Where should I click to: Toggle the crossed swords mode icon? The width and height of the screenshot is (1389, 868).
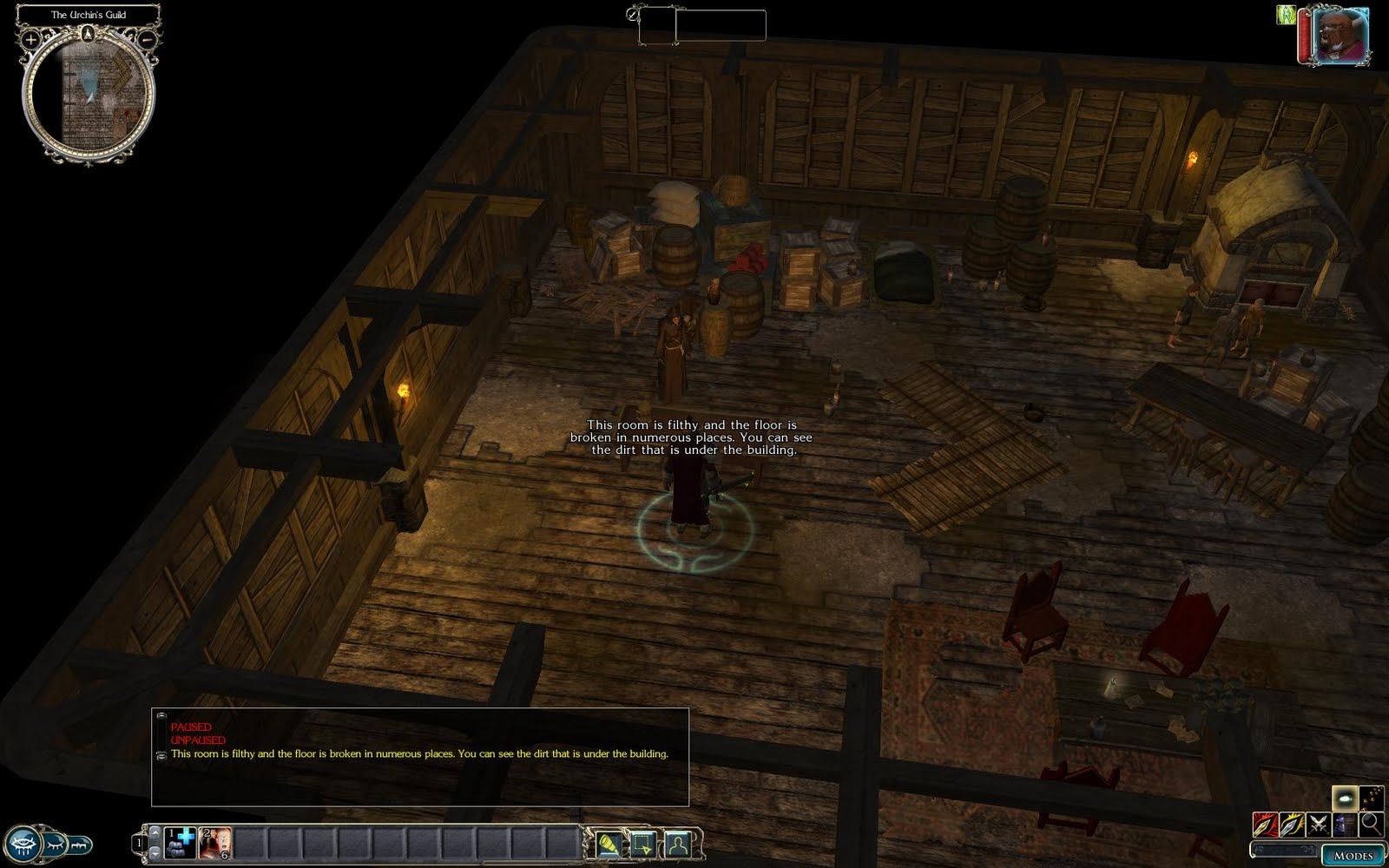[x=1318, y=824]
